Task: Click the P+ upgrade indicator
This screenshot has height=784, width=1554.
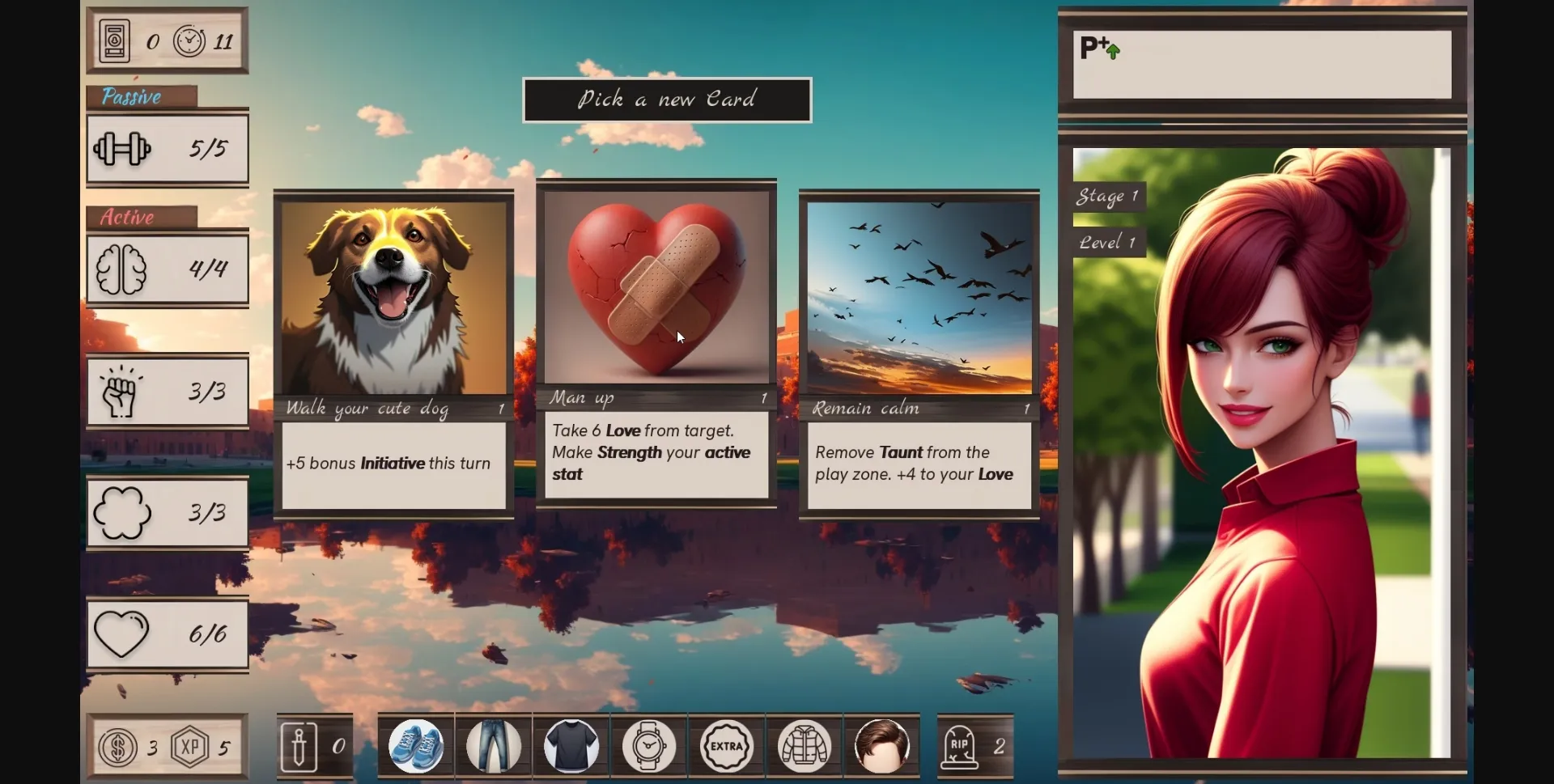Action: click(1098, 48)
